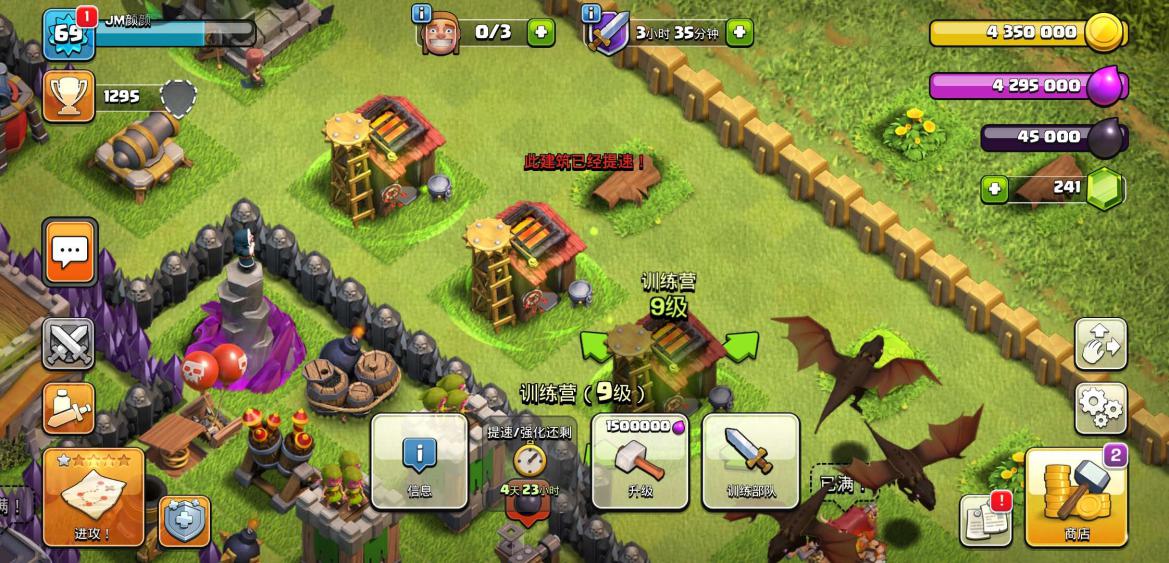Show shield info icon
The height and width of the screenshot is (563, 1169).
(x=591, y=14)
